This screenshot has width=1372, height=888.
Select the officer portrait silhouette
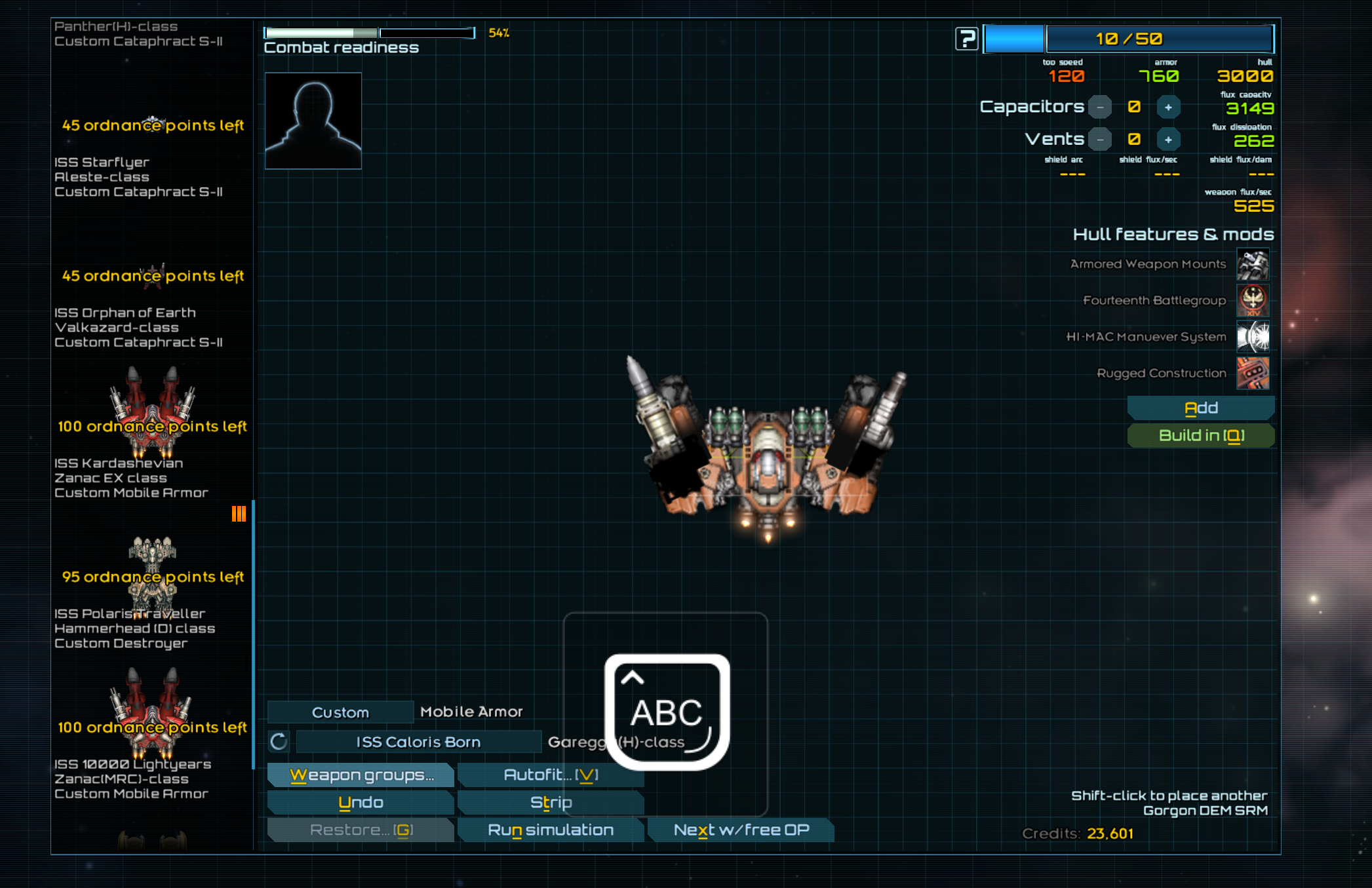click(313, 121)
